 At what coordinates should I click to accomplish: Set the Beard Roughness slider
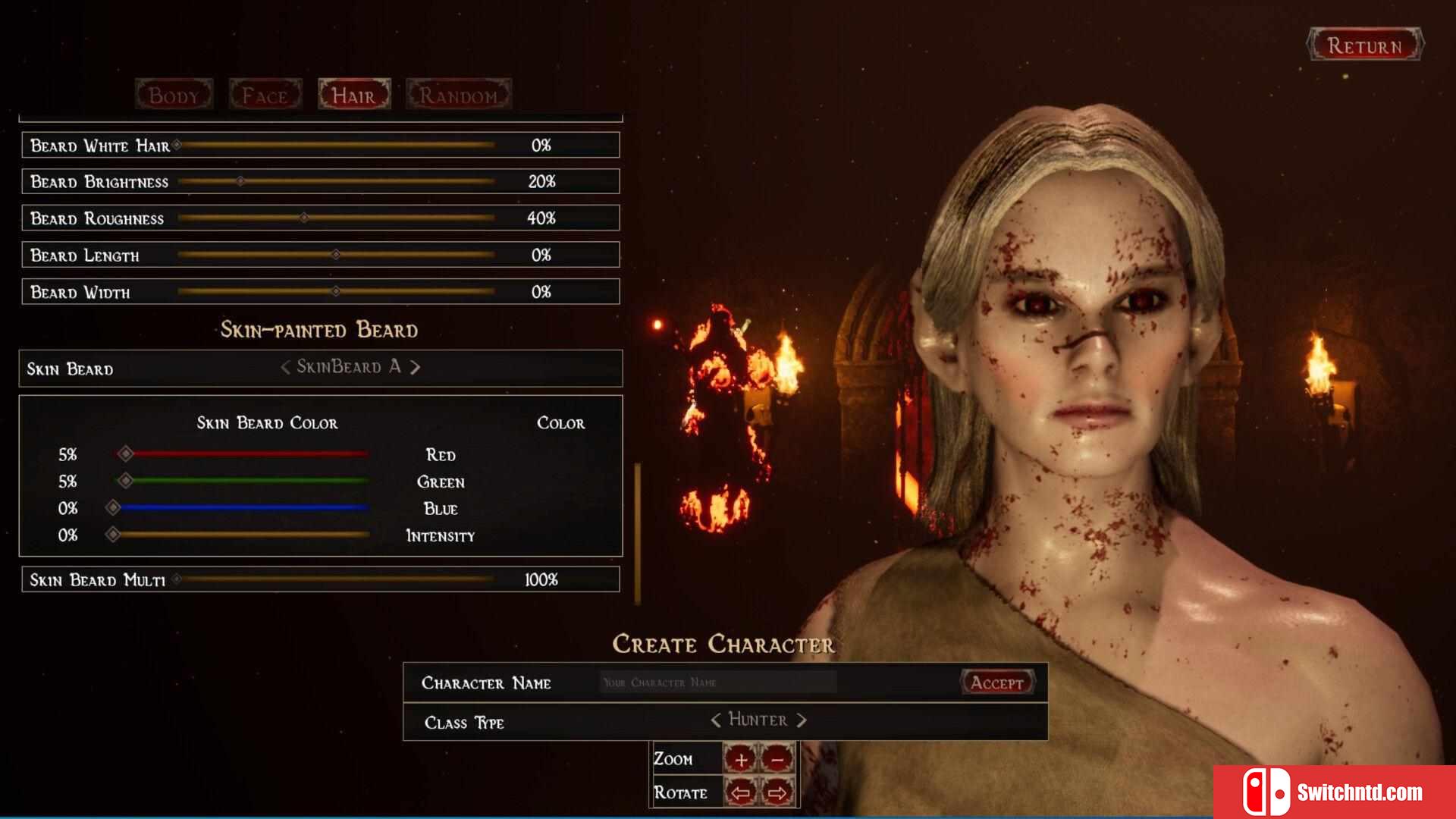[303, 218]
